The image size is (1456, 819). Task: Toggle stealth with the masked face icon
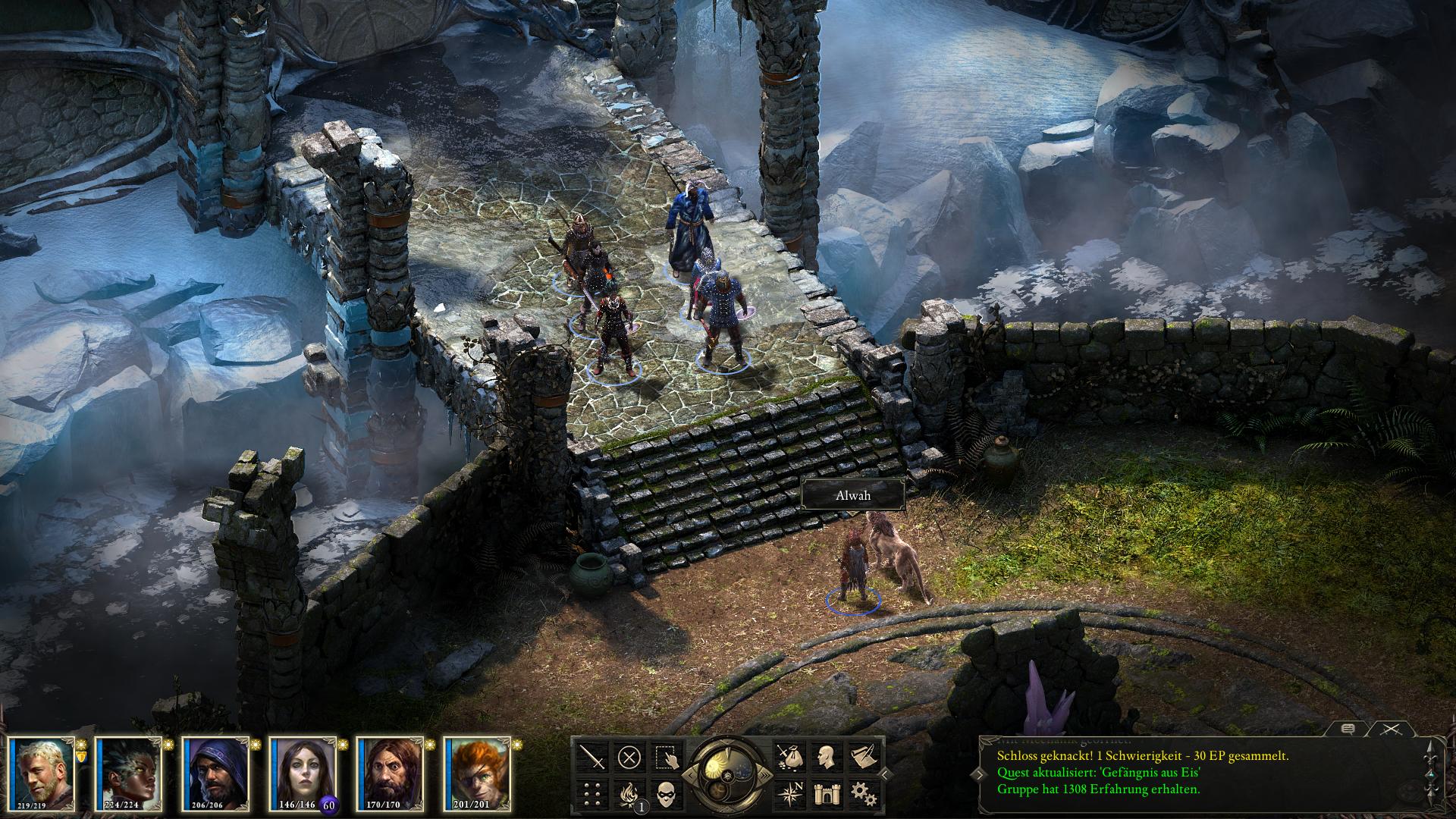(x=665, y=793)
